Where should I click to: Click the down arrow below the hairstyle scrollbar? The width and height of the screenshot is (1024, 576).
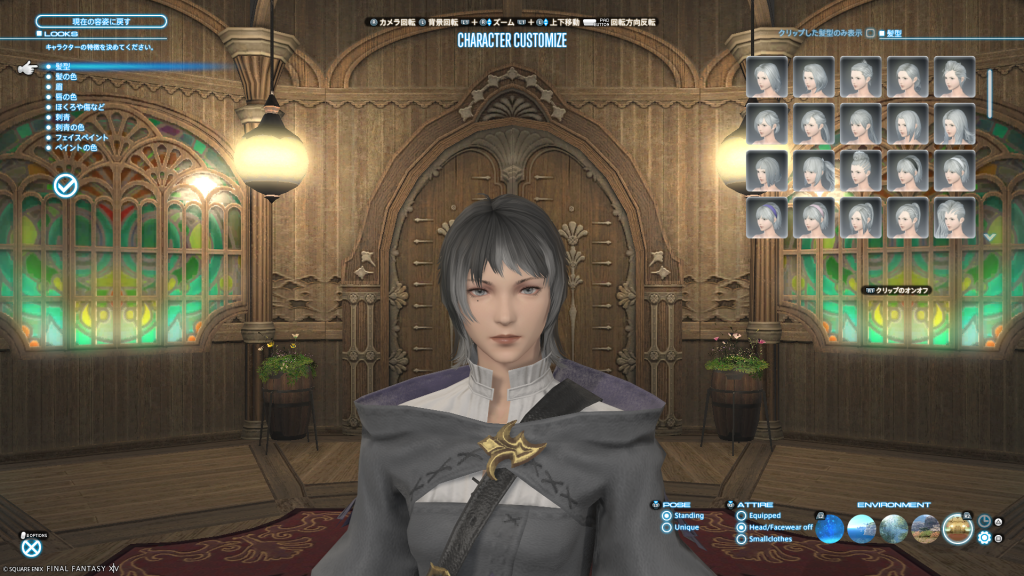tap(990, 237)
